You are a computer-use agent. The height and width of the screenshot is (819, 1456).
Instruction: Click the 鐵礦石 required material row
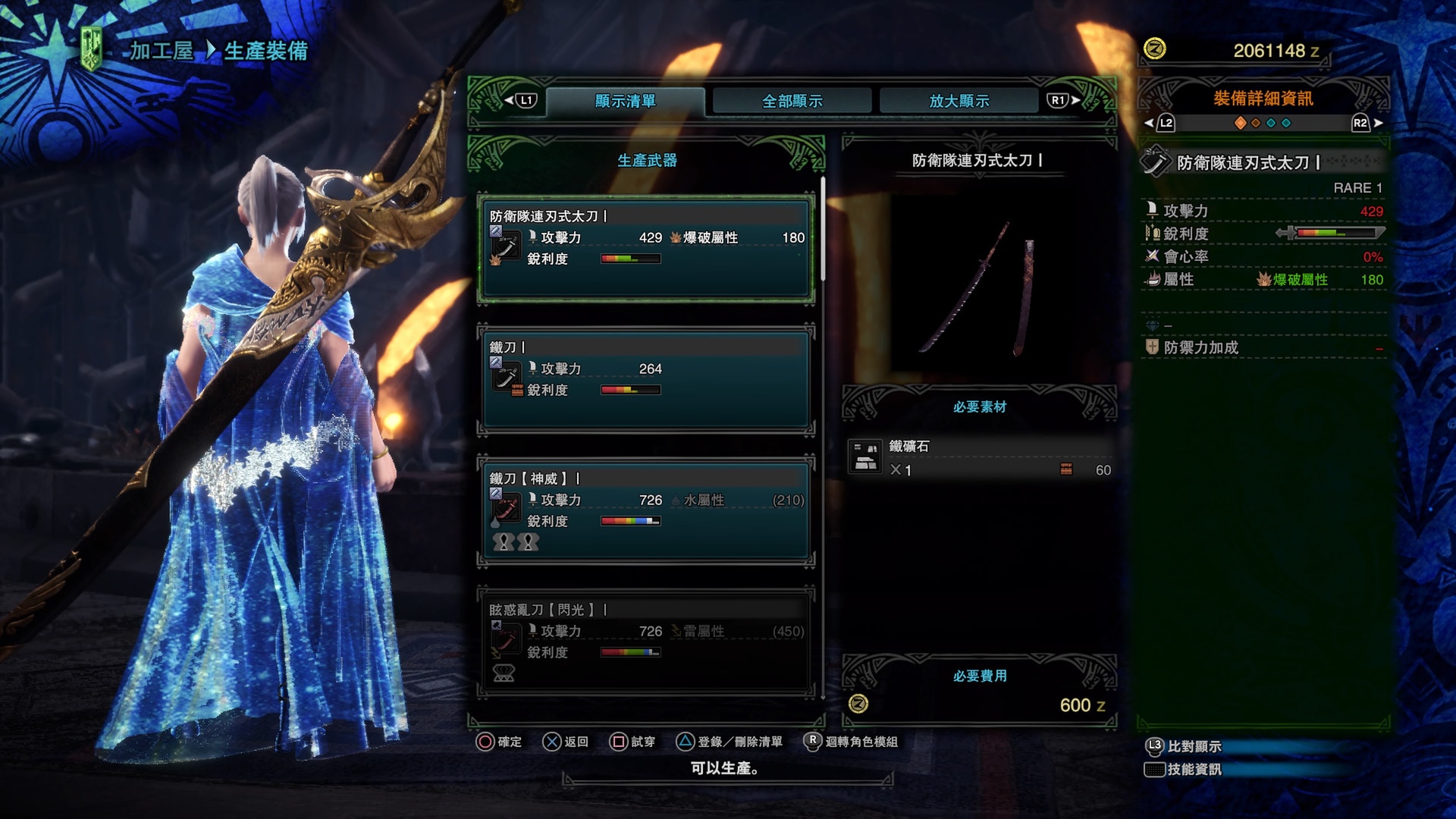point(980,458)
